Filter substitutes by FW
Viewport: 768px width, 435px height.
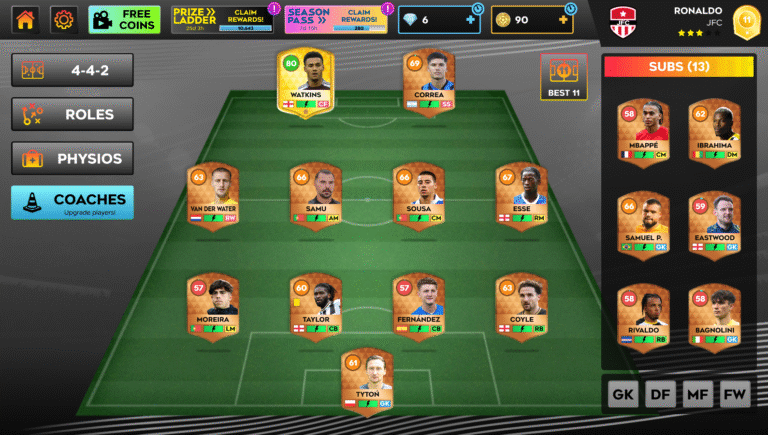coord(735,395)
